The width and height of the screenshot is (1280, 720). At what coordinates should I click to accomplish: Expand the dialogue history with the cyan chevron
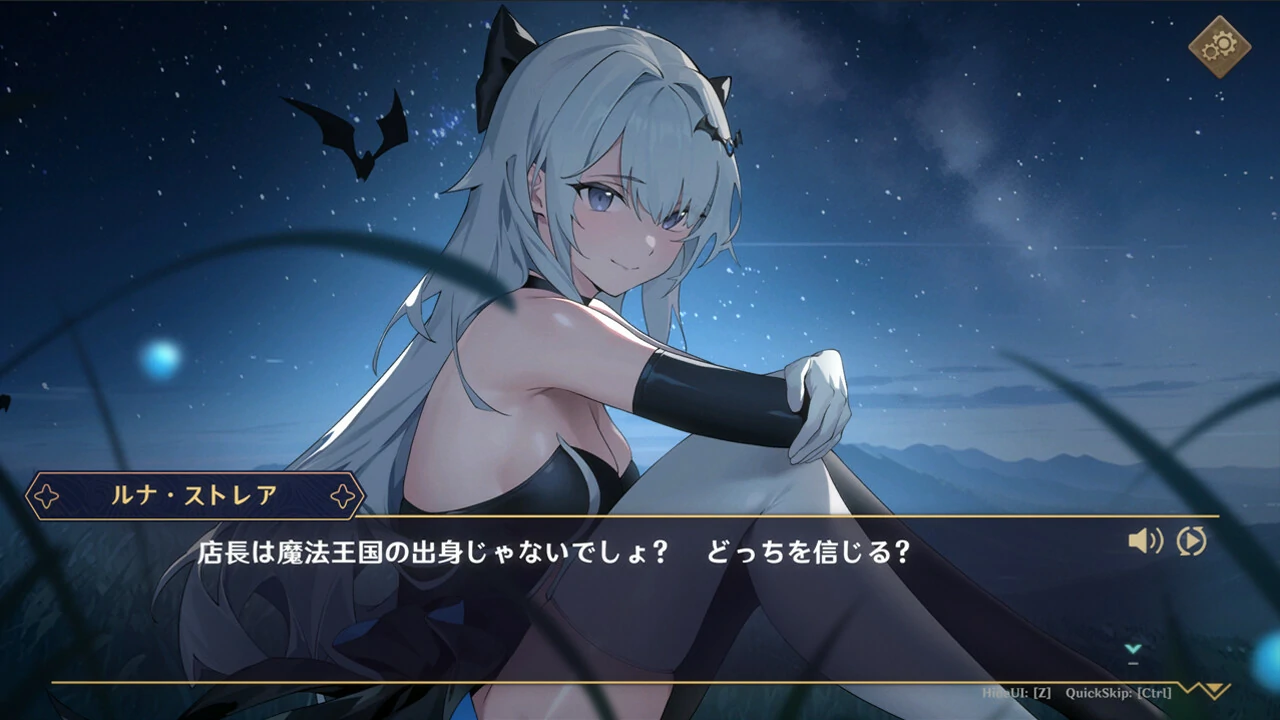point(1133,648)
